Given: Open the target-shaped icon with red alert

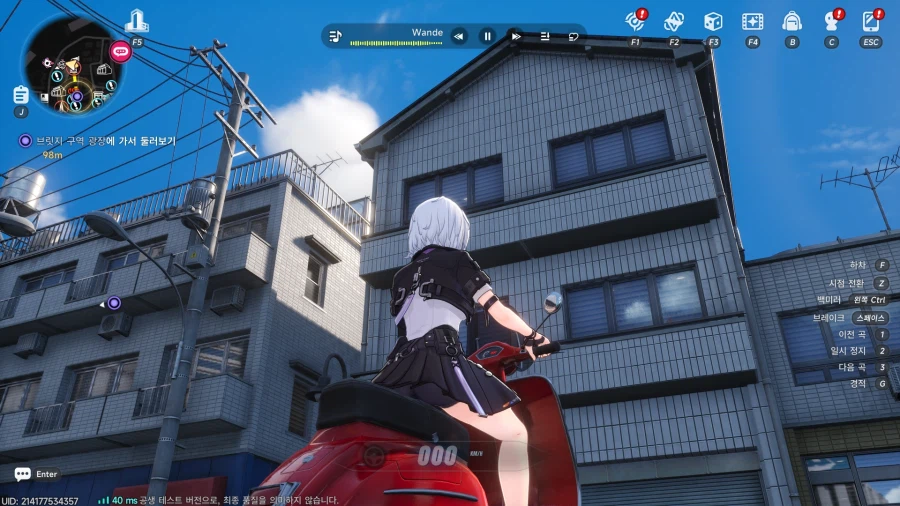Looking at the screenshot, I should pyautogui.click(x=635, y=21).
